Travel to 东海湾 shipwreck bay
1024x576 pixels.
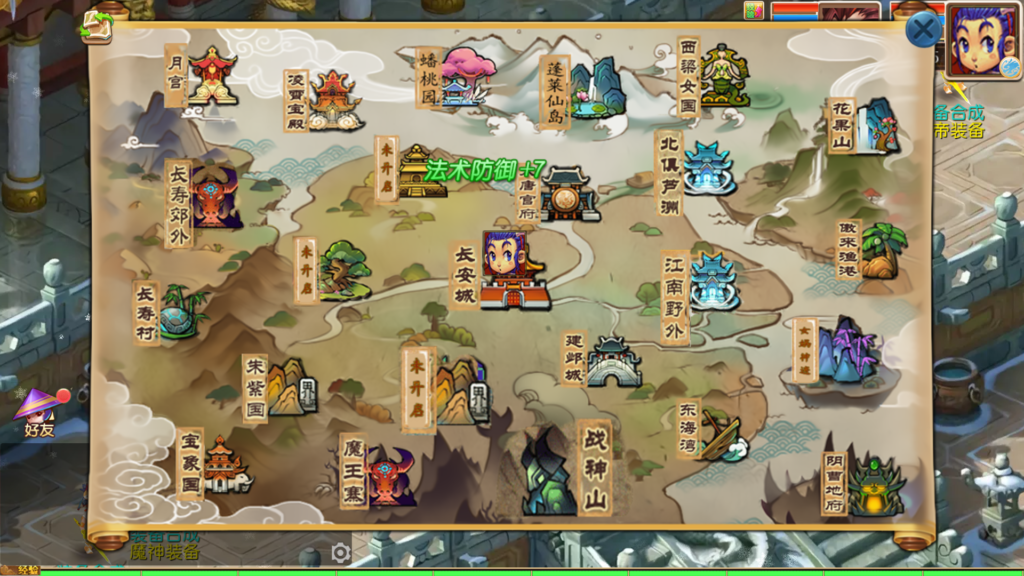click(x=720, y=434)
